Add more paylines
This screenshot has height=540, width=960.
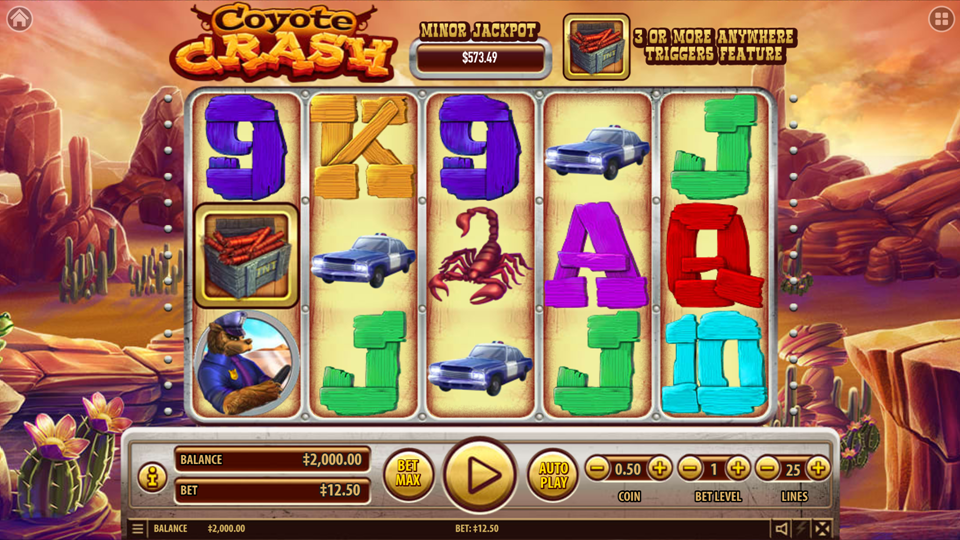[818, 468]
